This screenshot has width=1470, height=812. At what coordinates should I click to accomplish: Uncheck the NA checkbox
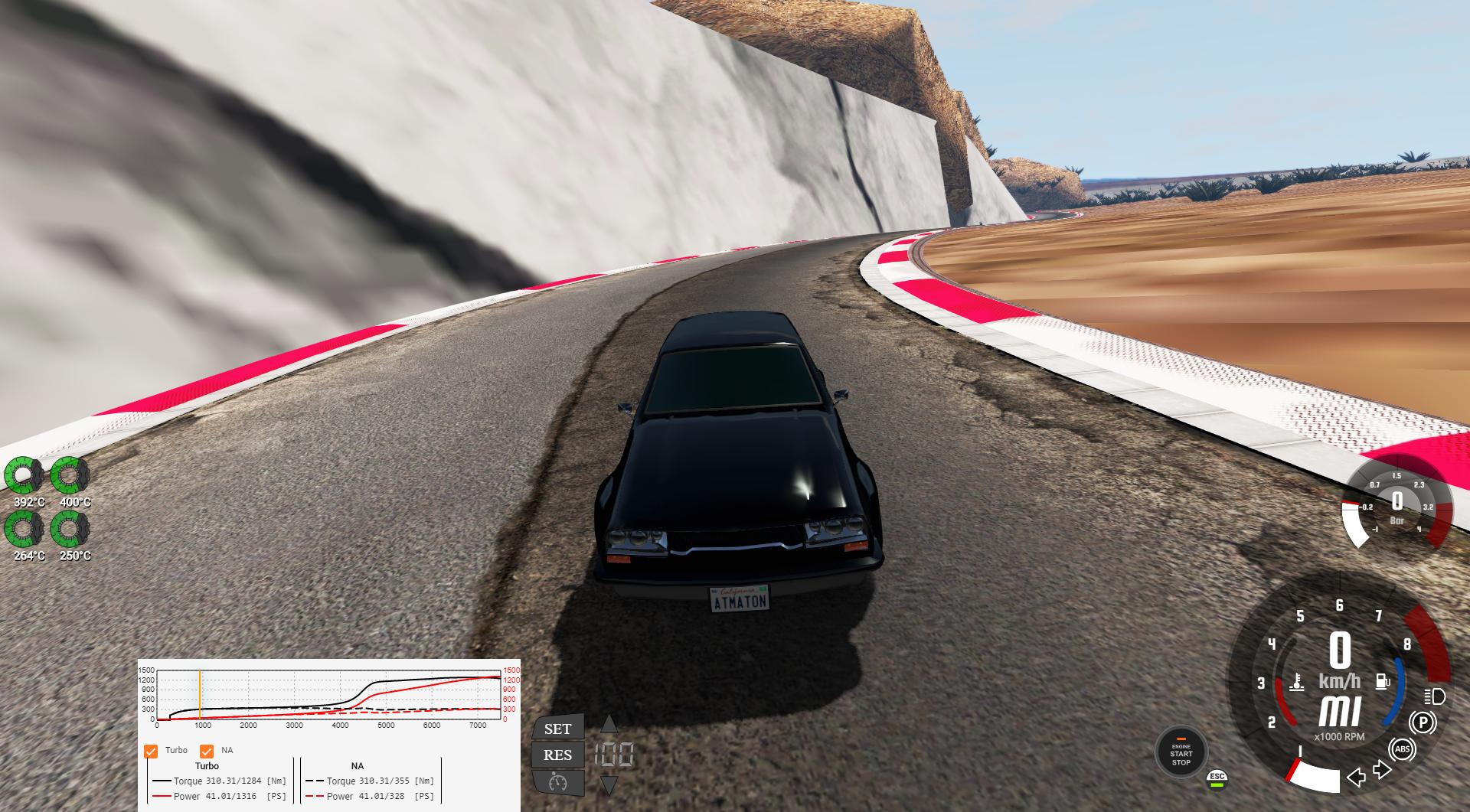(205, 750)
